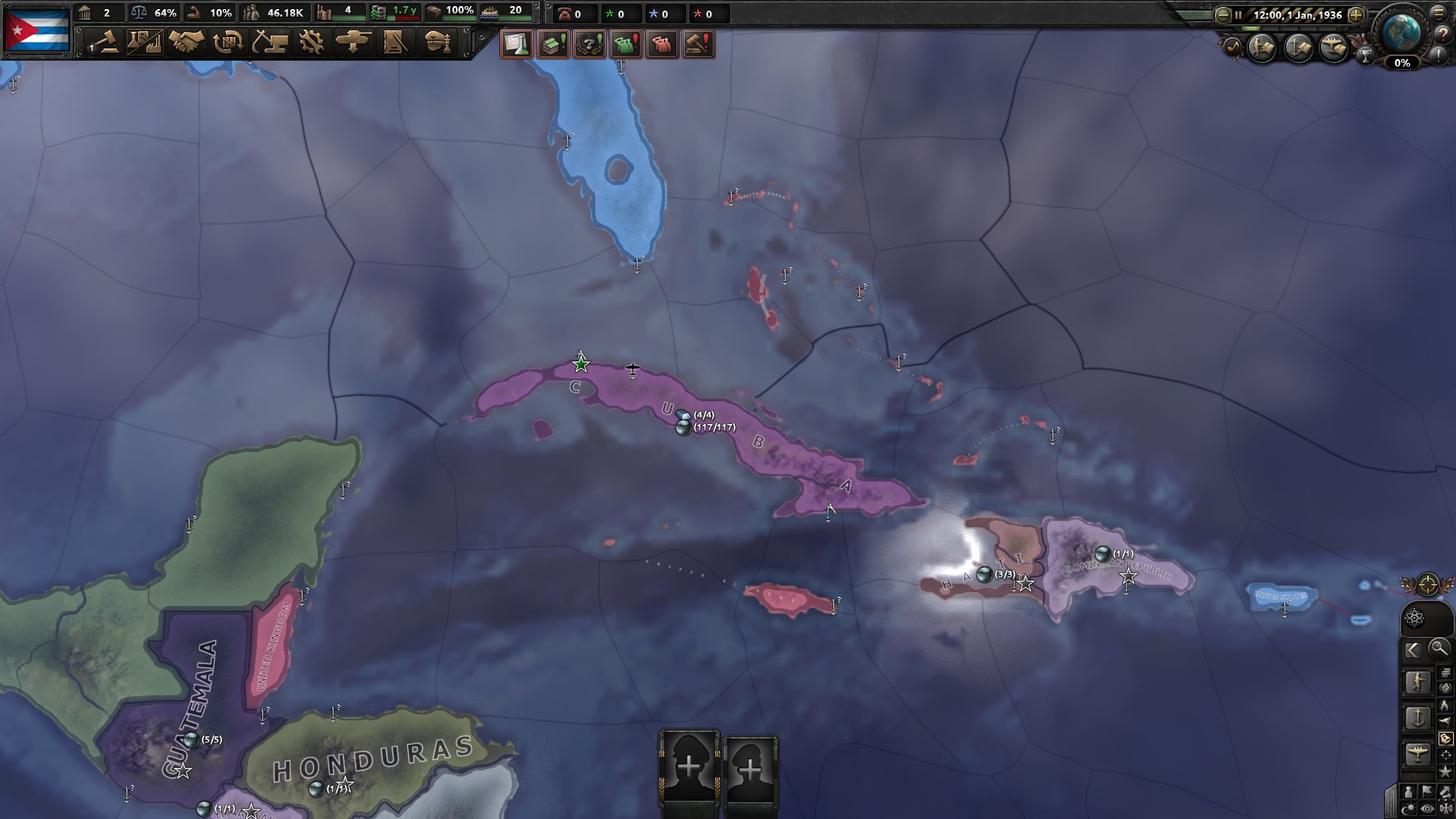Open the Research tab via the flask icon
This screenshot has height=819, width=1456.
click(x=145, y=43)
